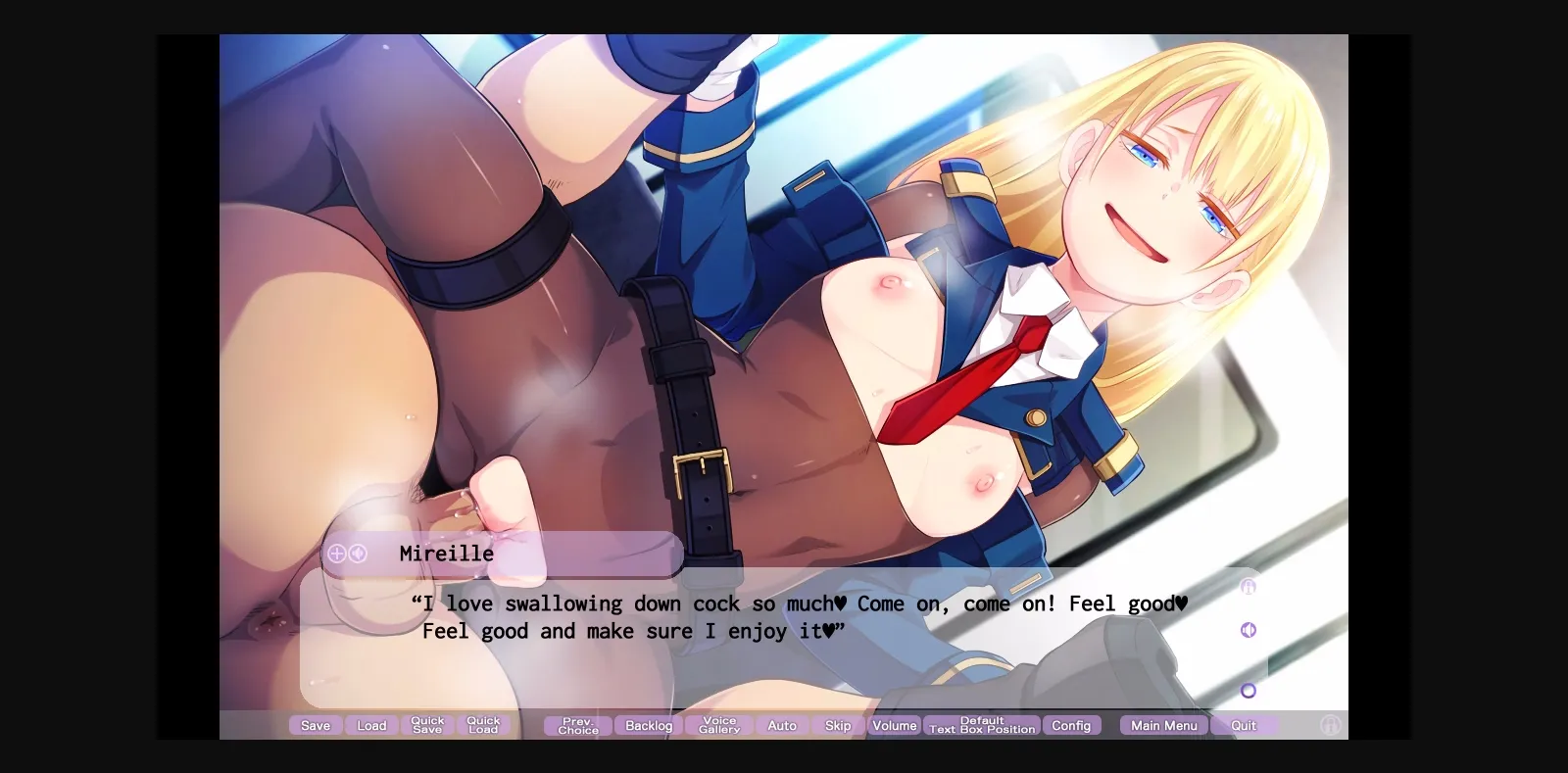Click the character info icon above the speaker icon
The height and width of the screenshot is (773, 1568).
(1248, 586)
